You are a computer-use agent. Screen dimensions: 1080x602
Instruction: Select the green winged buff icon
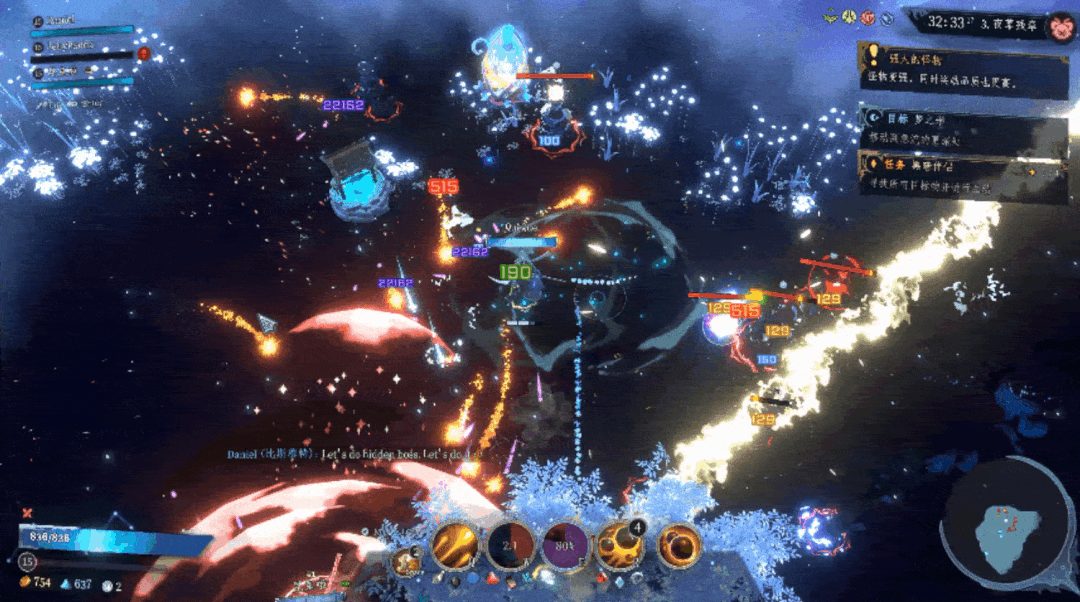829,17
